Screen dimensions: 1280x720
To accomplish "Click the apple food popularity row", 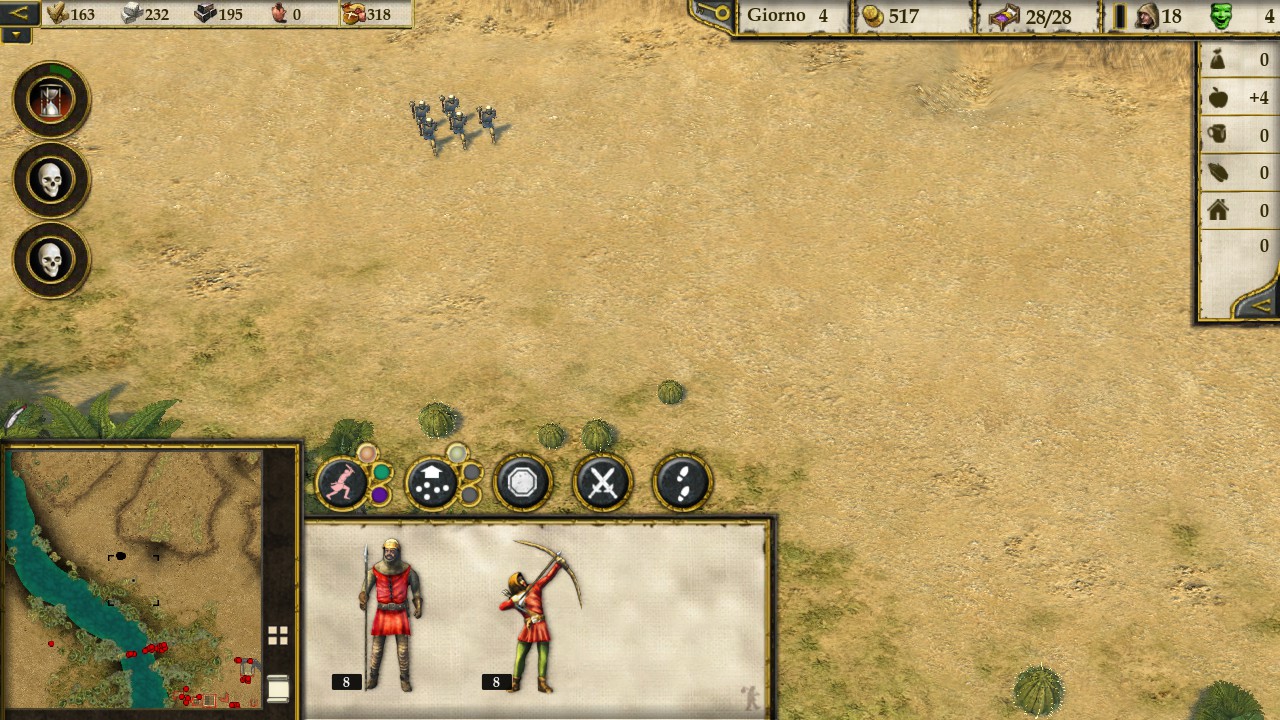I will (x=1238, y=98).
